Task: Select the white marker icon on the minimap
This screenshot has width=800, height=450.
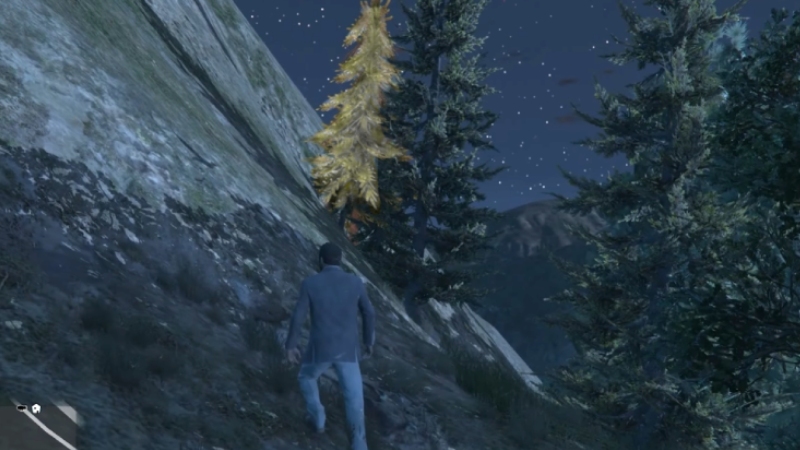Action: point(34,408)
